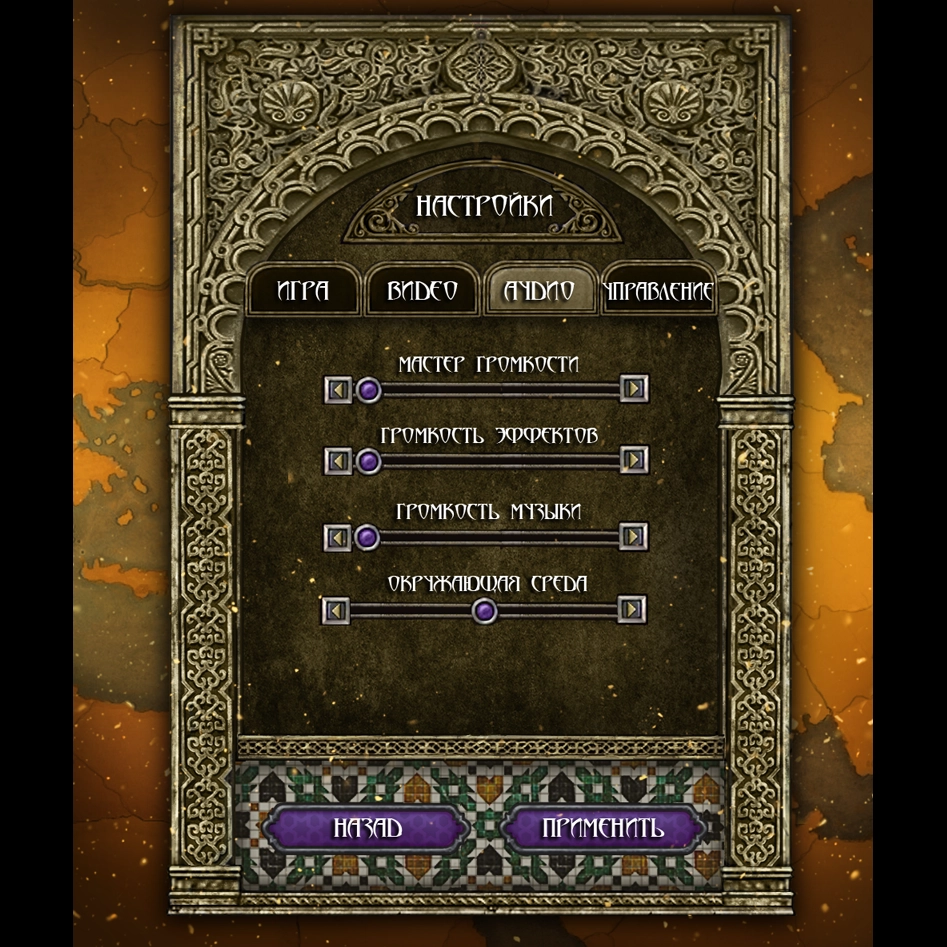
Task: Increase Громкость эффектов using right arrow
Action: [633, 460]
